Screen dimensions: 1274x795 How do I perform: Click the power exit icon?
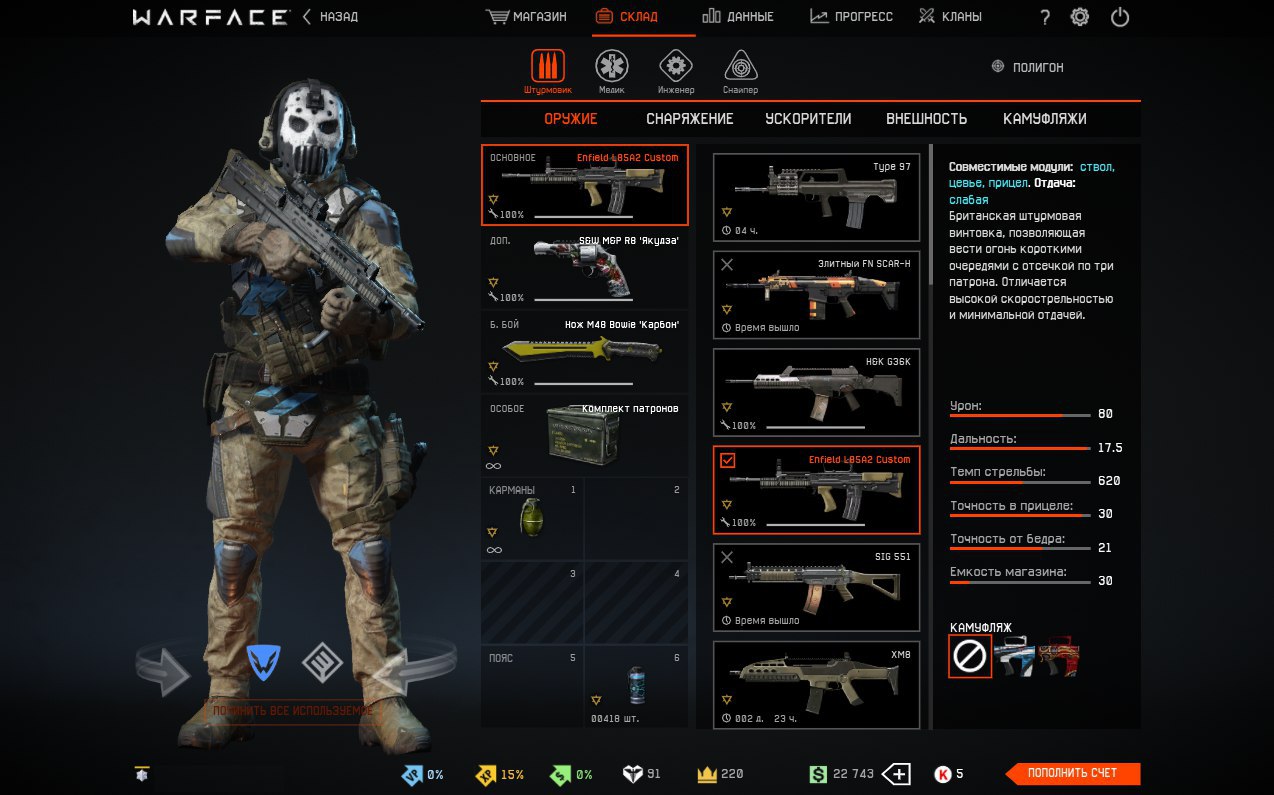tap(1120, 17)
